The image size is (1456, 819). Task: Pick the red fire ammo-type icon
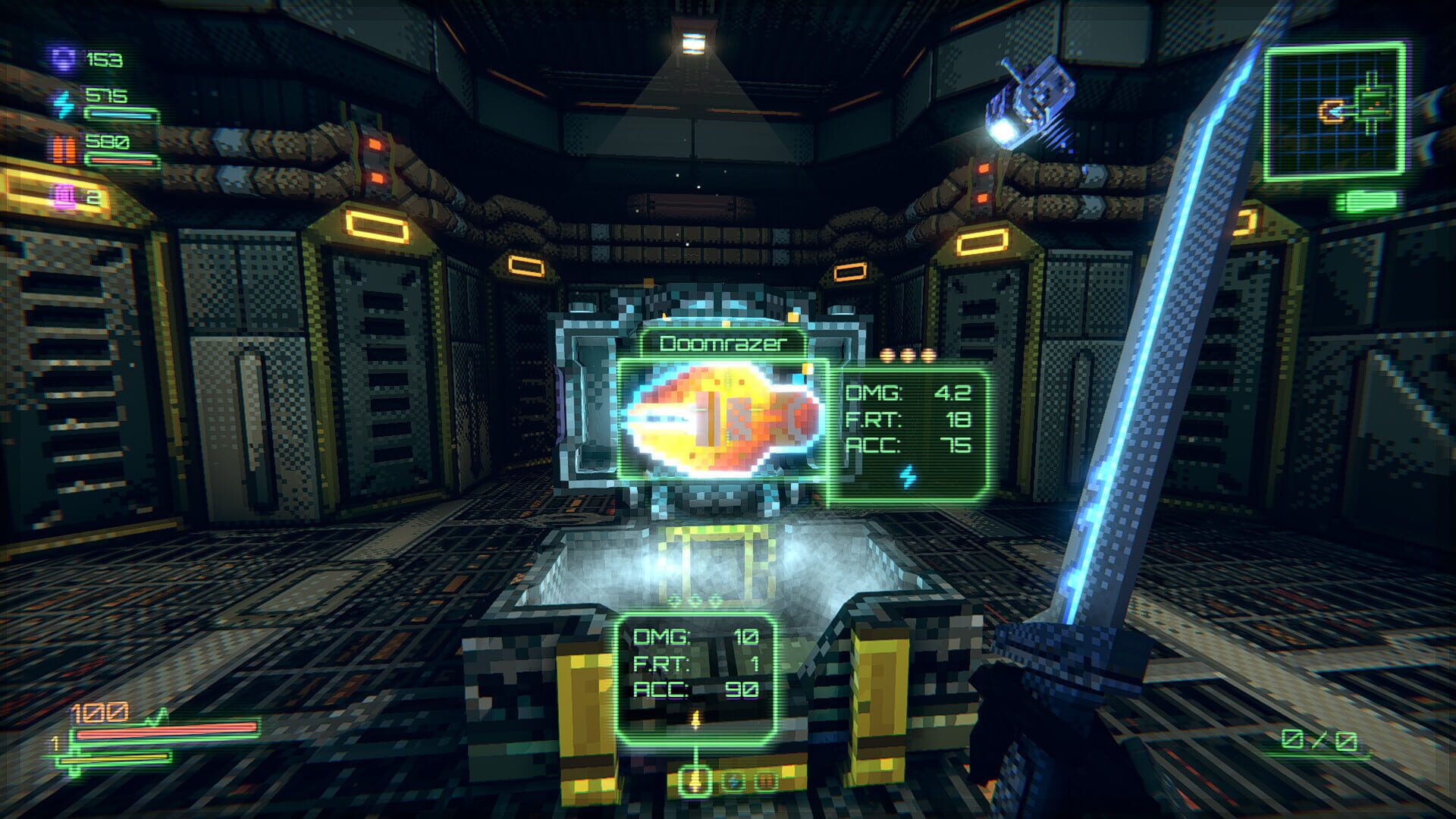pos(767,780)
